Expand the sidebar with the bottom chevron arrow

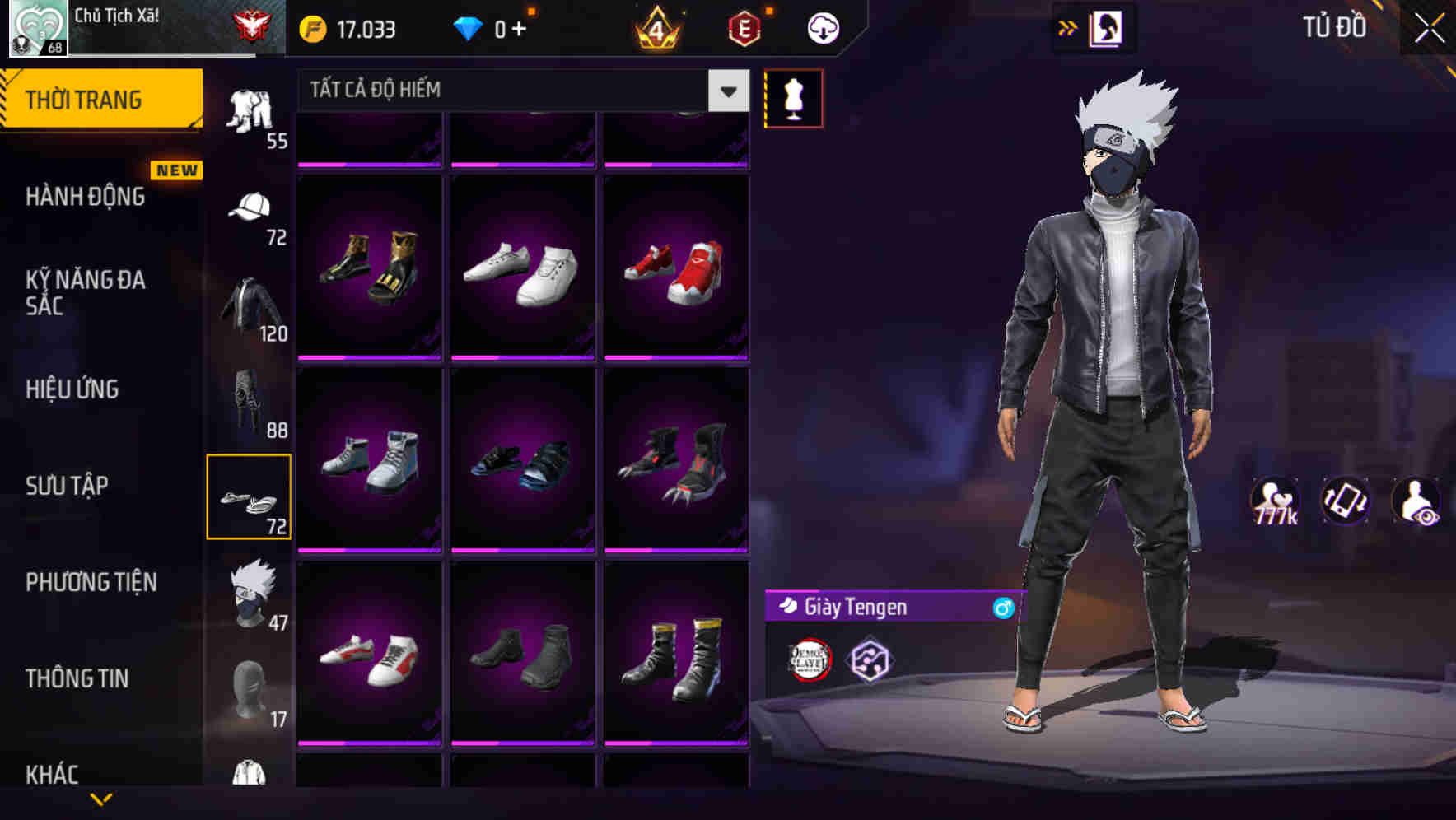(x=101, y=800)
